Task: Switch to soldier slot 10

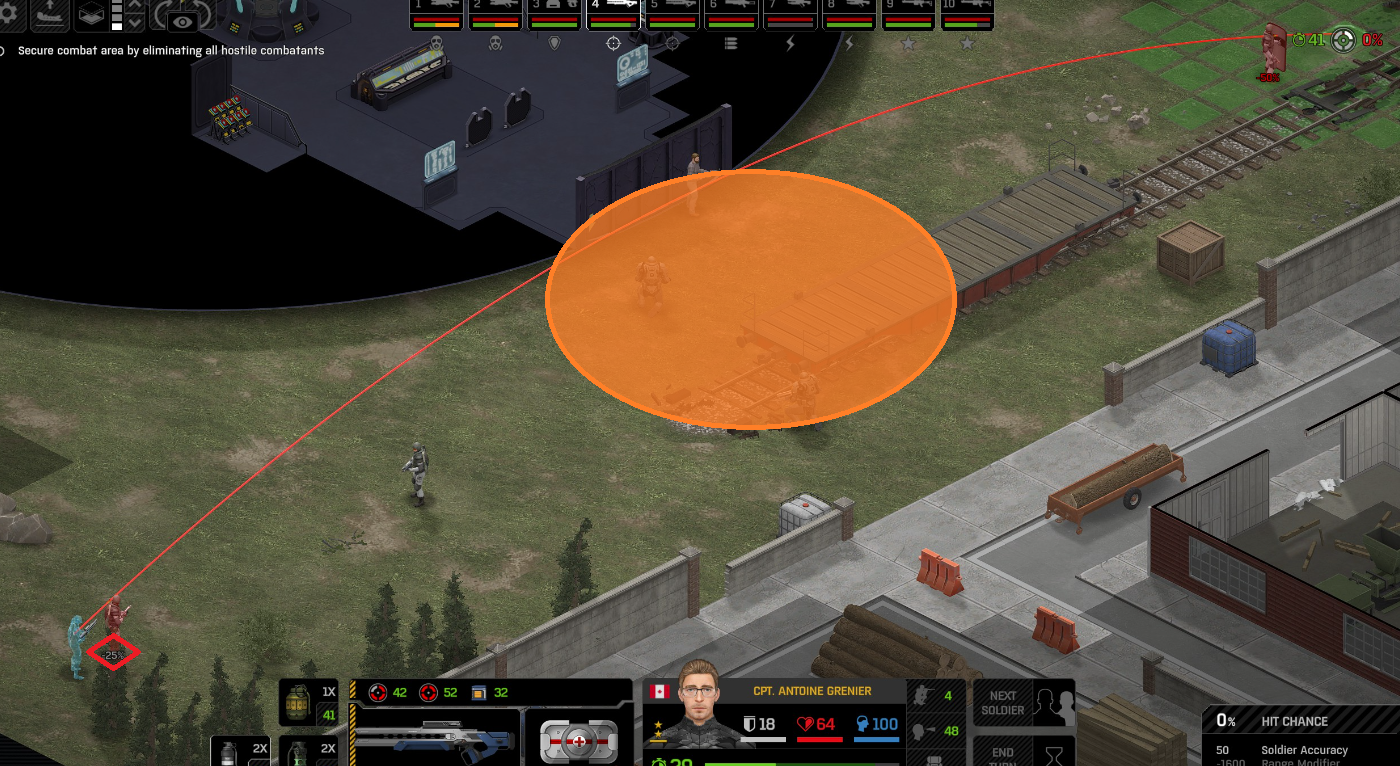Action: pyautogui.click(x=967, y=13)
